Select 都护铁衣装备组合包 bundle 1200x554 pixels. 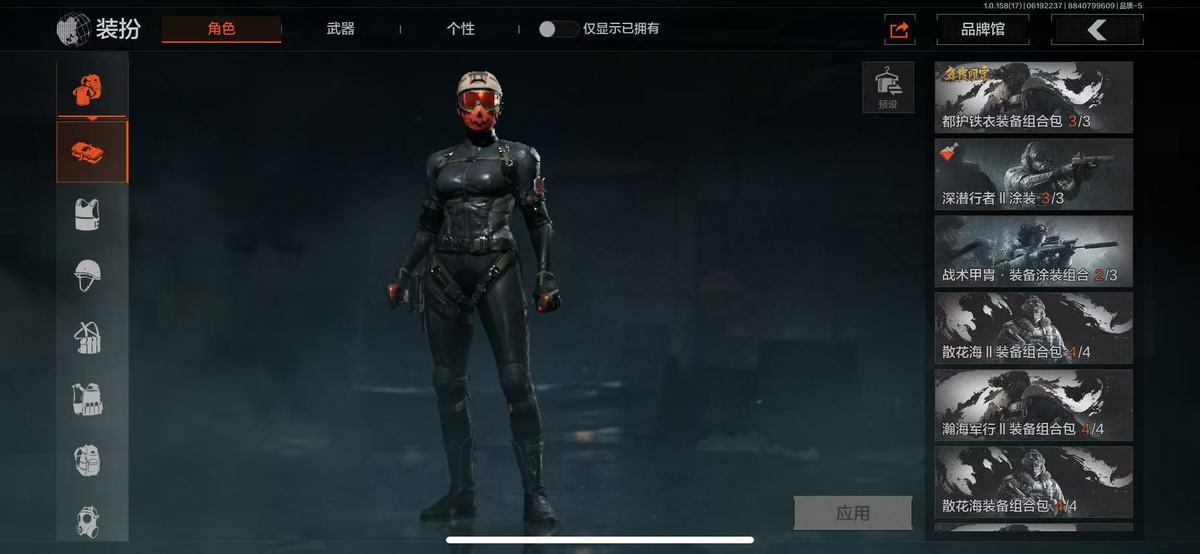click(x=1033, y=98)
